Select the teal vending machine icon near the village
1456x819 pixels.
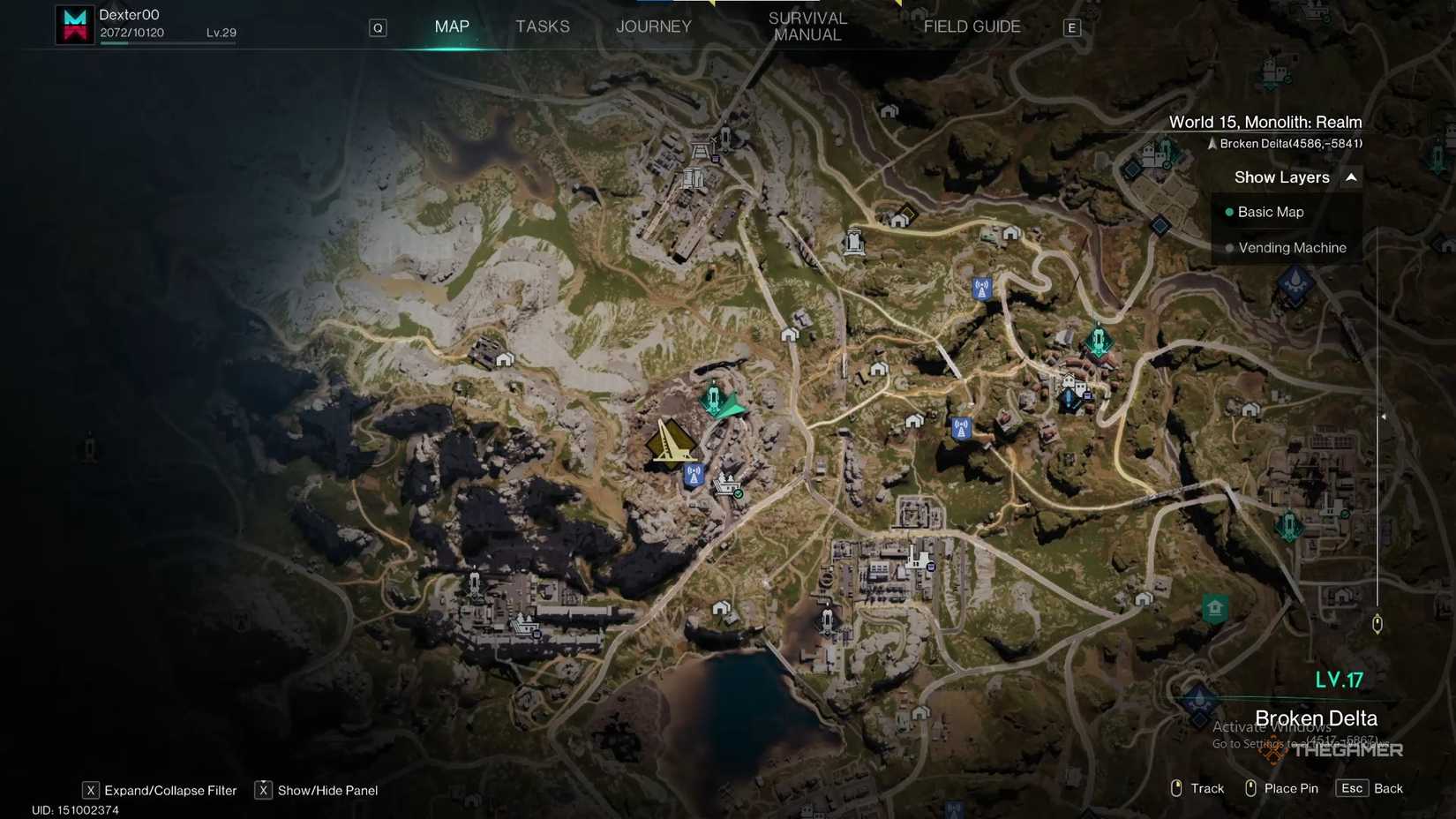click(x=1097, y=342)
